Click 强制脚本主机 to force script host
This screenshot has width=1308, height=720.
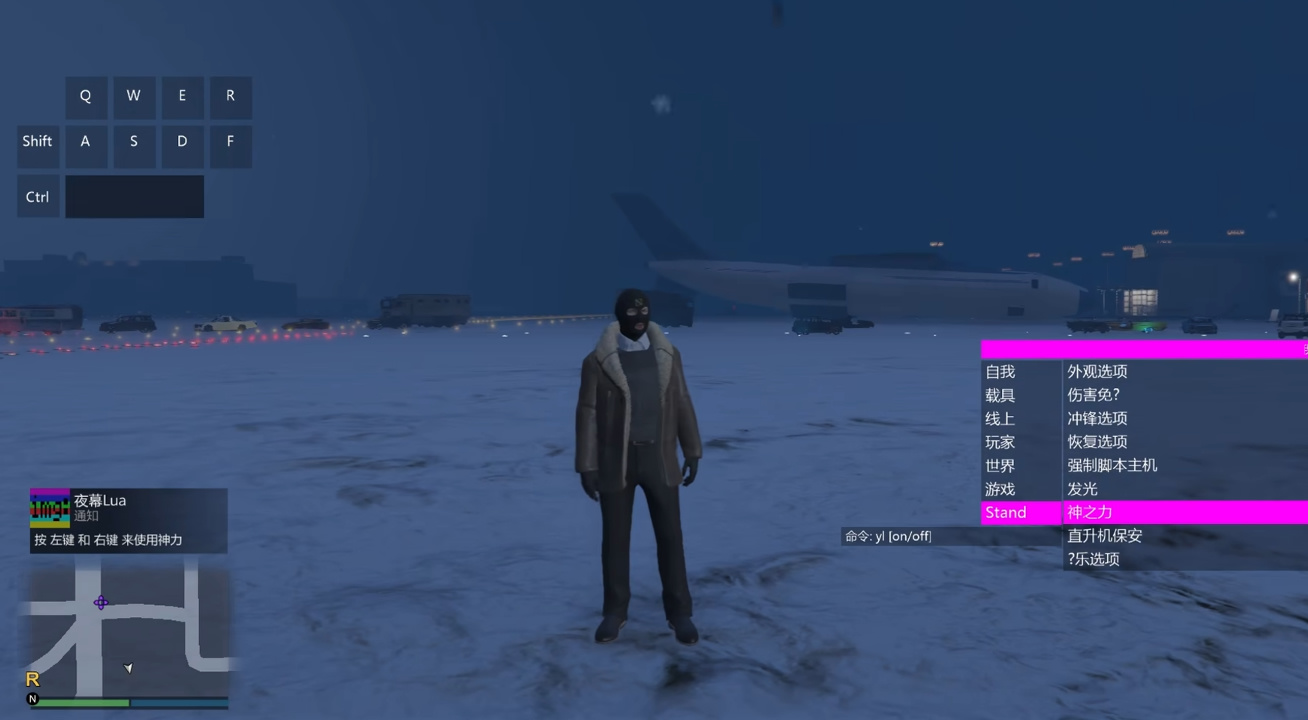coord(1112,465)
